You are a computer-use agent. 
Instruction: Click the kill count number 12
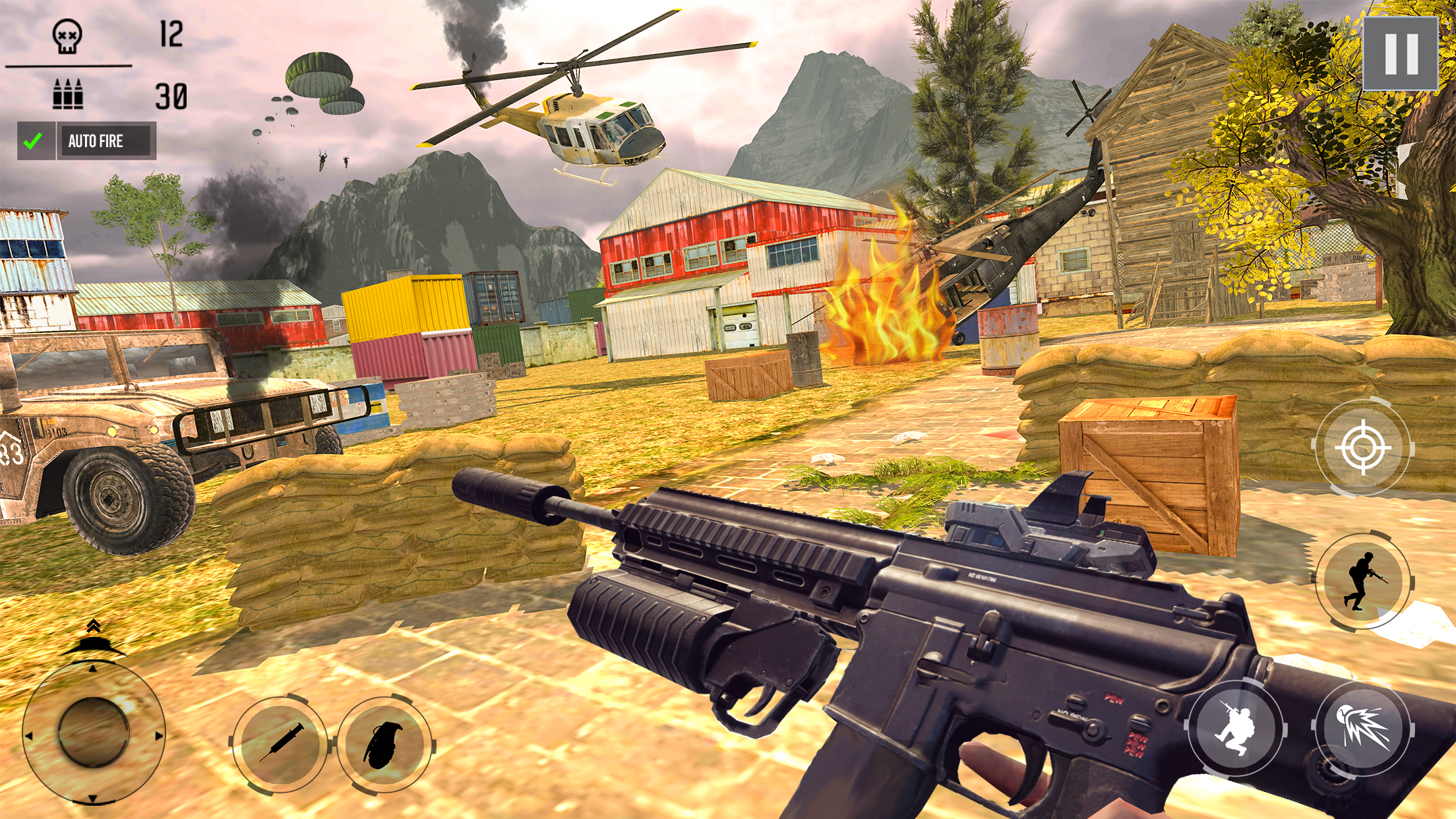click(x=171, y=33)
